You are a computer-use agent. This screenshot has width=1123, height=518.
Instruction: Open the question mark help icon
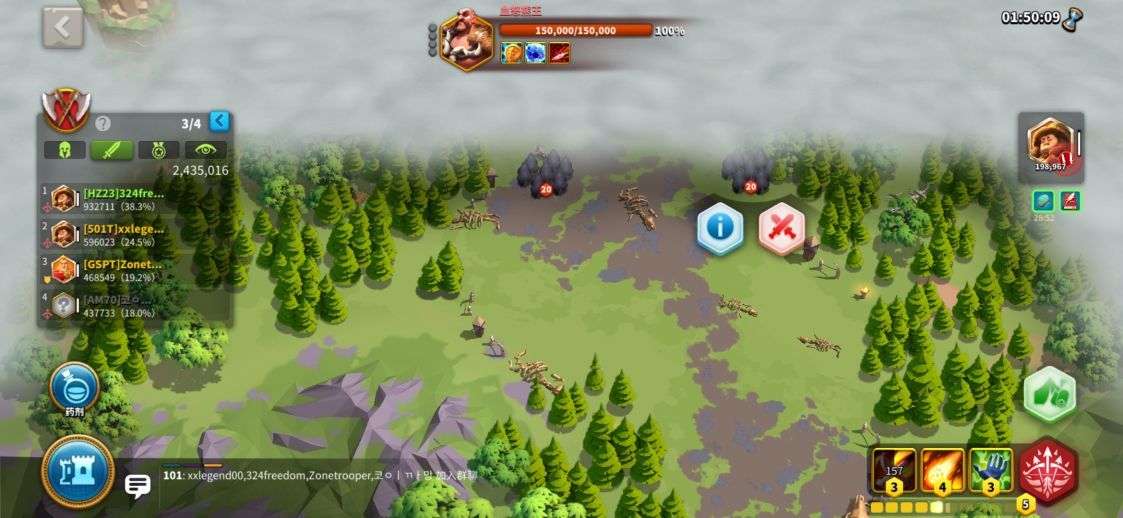tap(102, 124)
